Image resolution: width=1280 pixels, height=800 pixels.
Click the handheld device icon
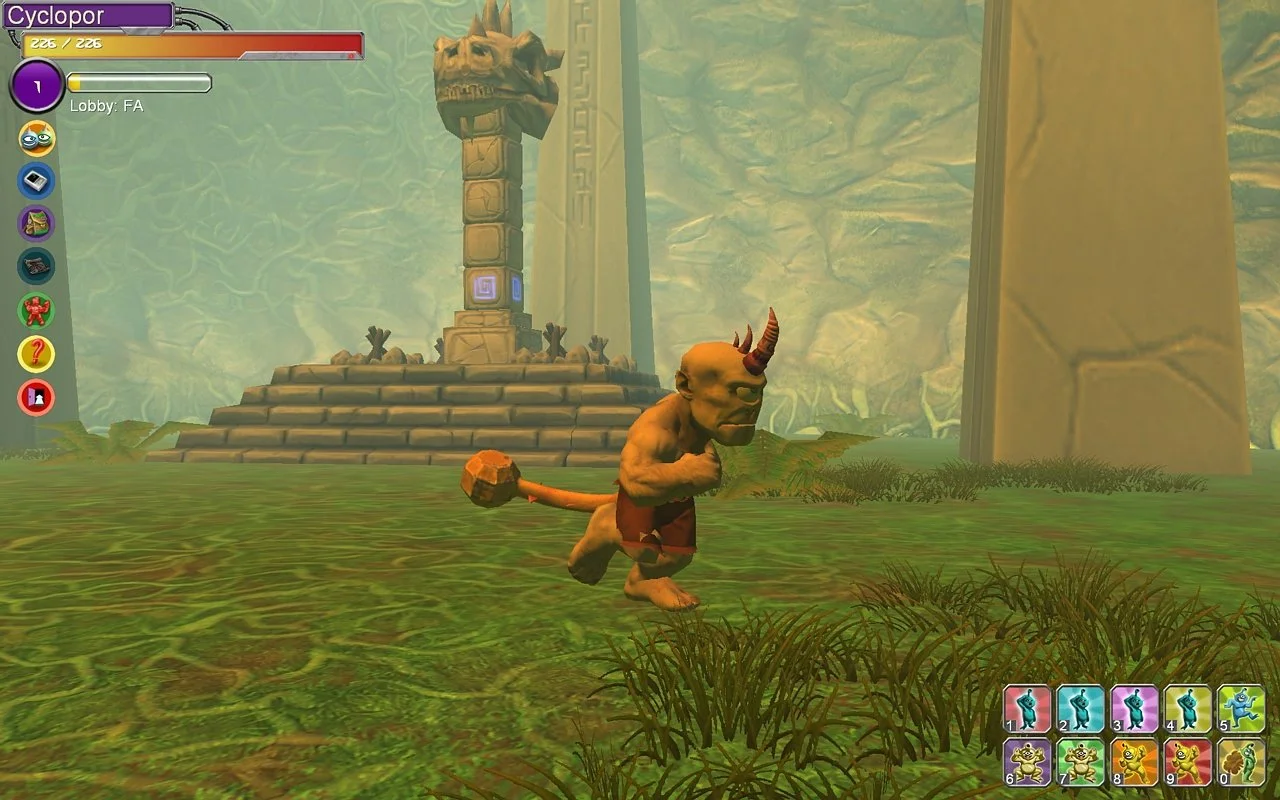37,181
